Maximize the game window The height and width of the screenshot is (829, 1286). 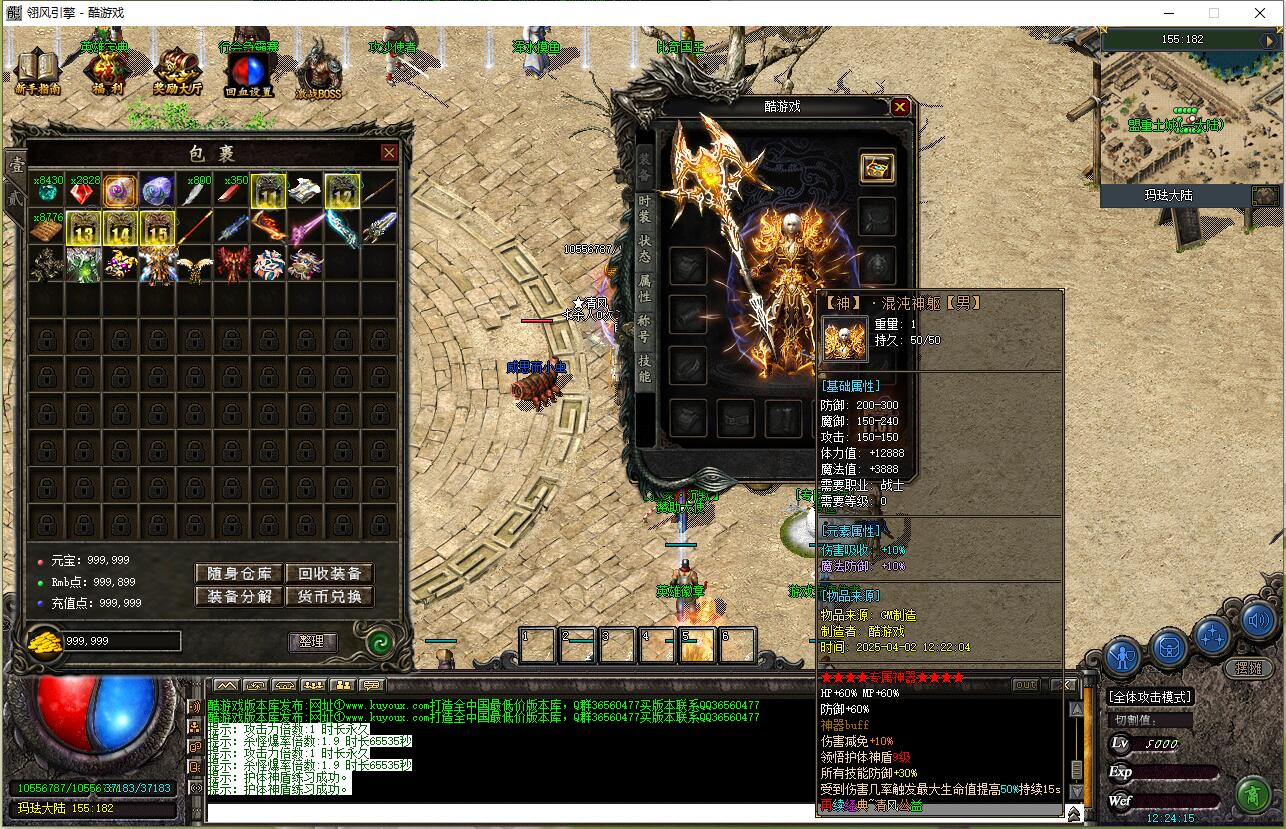click(1214, 13)
